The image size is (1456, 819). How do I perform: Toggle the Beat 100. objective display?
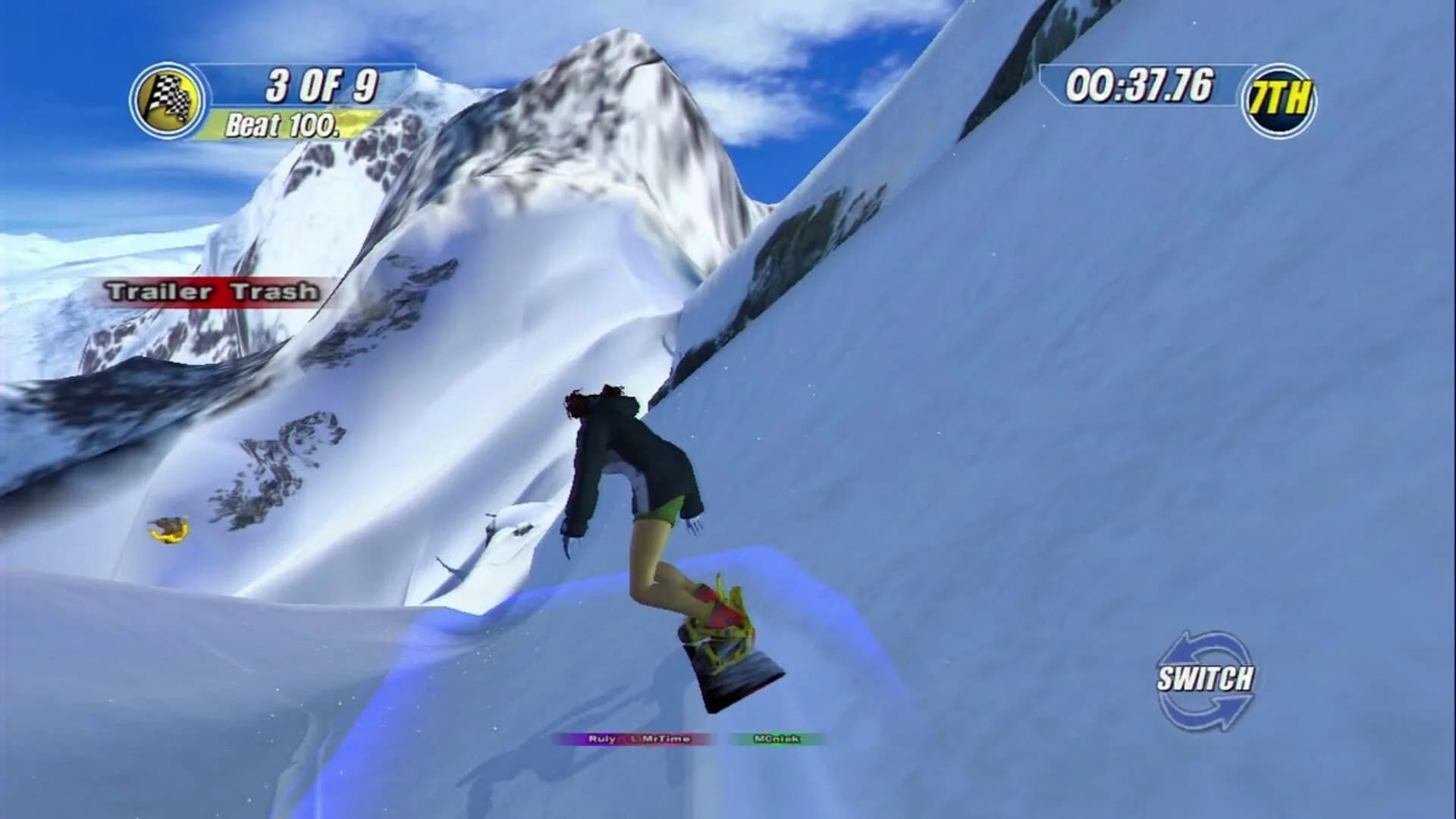[284, 124]
